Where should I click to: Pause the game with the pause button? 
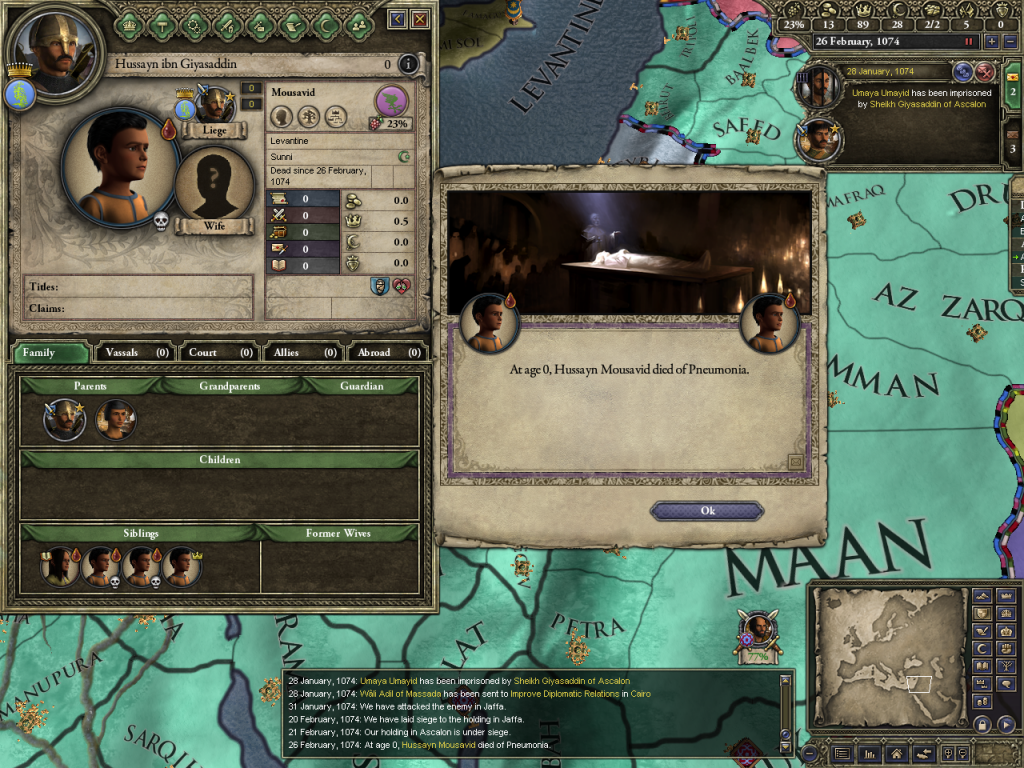968,42
